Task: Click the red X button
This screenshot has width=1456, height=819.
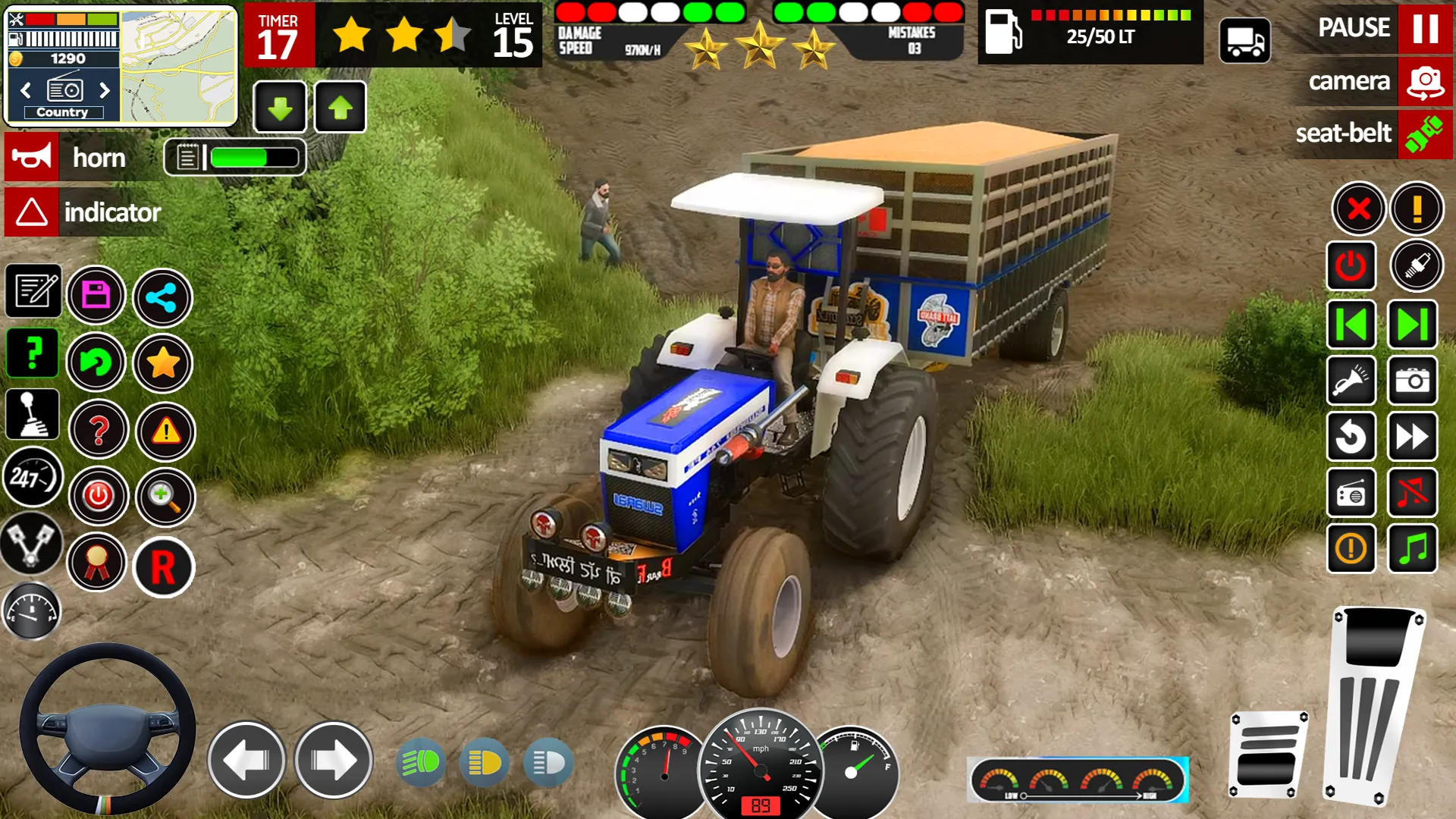Action: pyautogui.click(x=1358, y=208)
